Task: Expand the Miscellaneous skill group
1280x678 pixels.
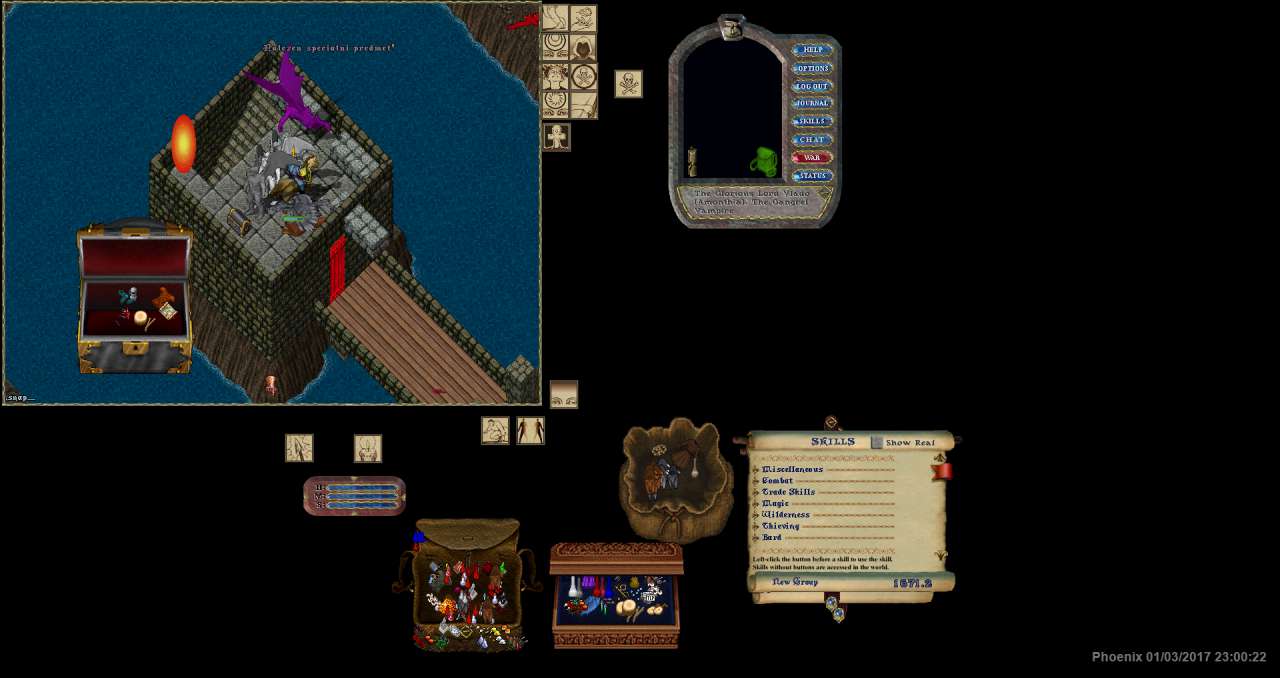Action: coord(756,469)
